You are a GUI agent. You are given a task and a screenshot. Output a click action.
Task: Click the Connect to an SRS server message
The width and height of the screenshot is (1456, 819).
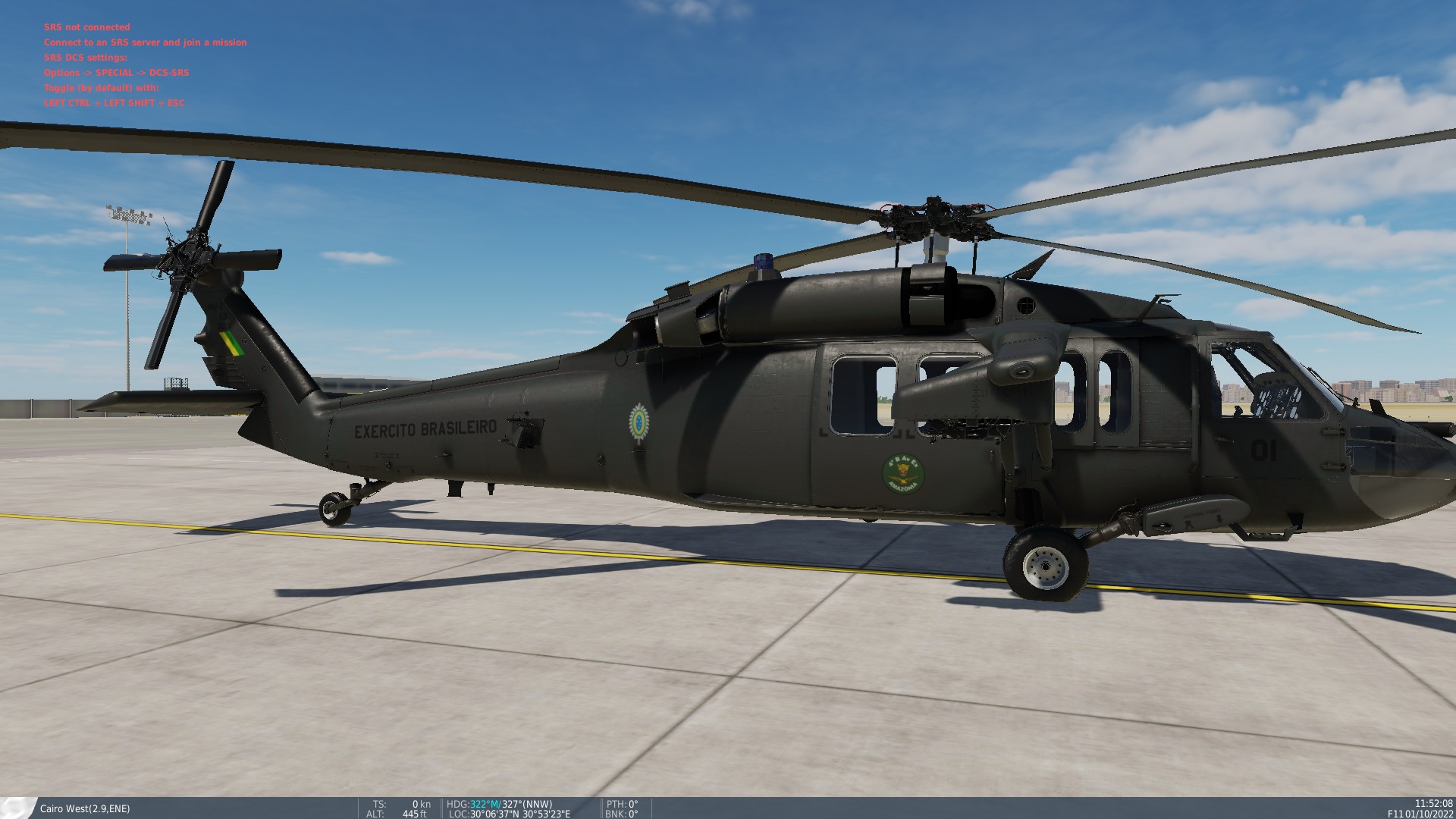tap(146, 42)
